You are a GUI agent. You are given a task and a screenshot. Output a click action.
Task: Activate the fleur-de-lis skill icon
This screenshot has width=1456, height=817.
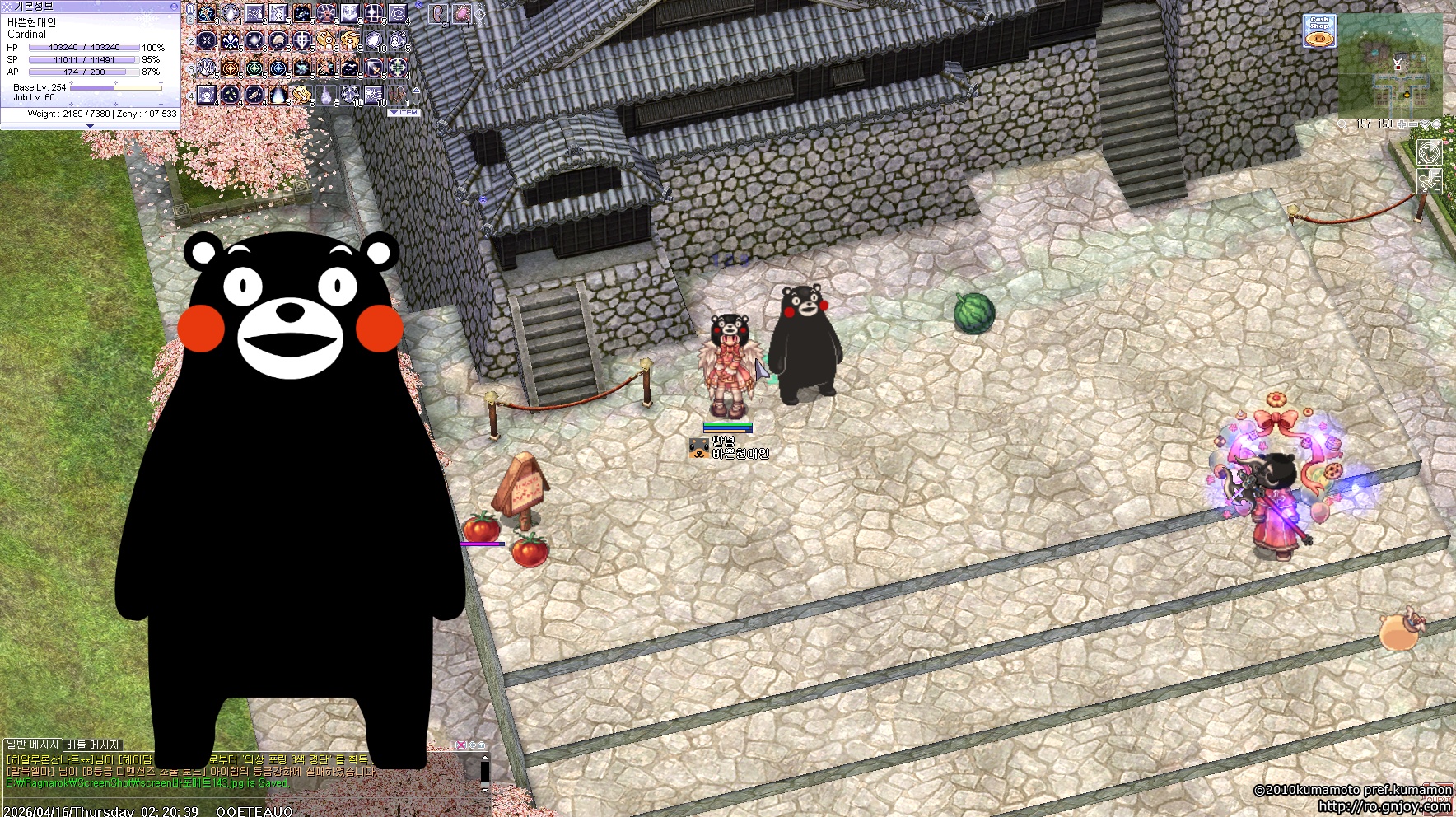click(231, 40)
